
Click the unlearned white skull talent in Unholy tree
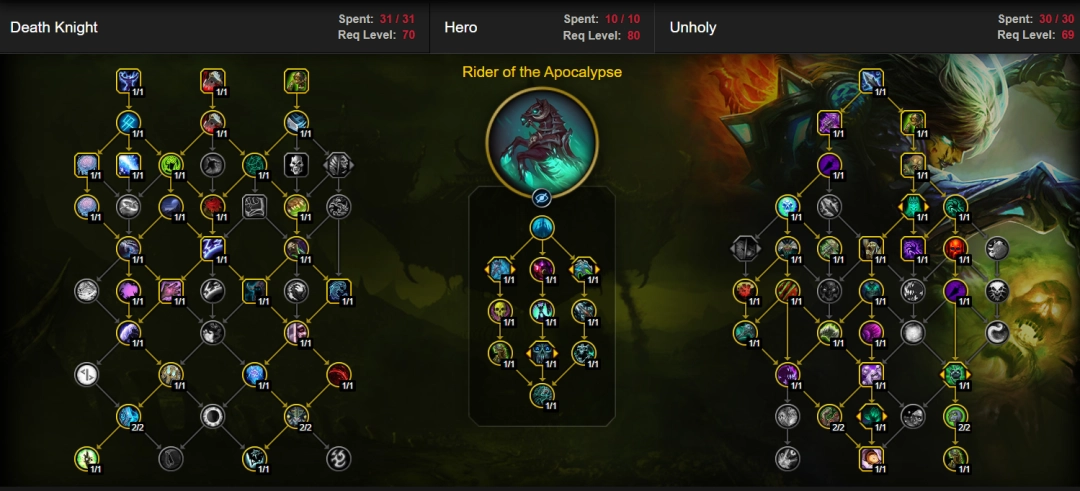coord(997,291)
